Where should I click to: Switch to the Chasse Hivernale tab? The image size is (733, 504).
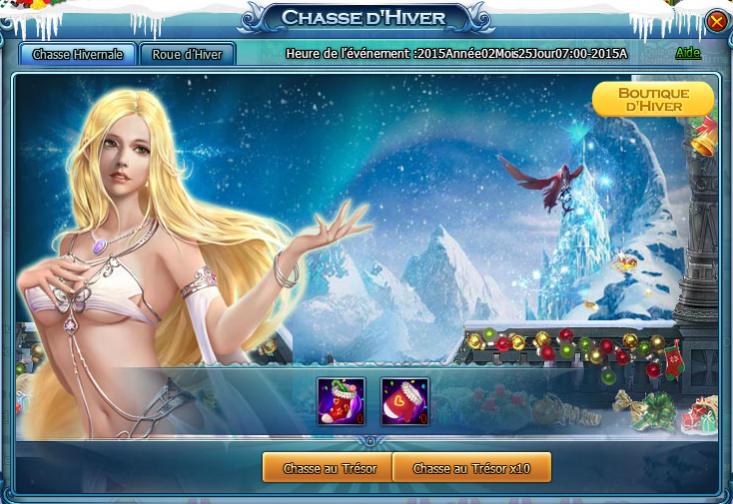click(x=78, y=54)
